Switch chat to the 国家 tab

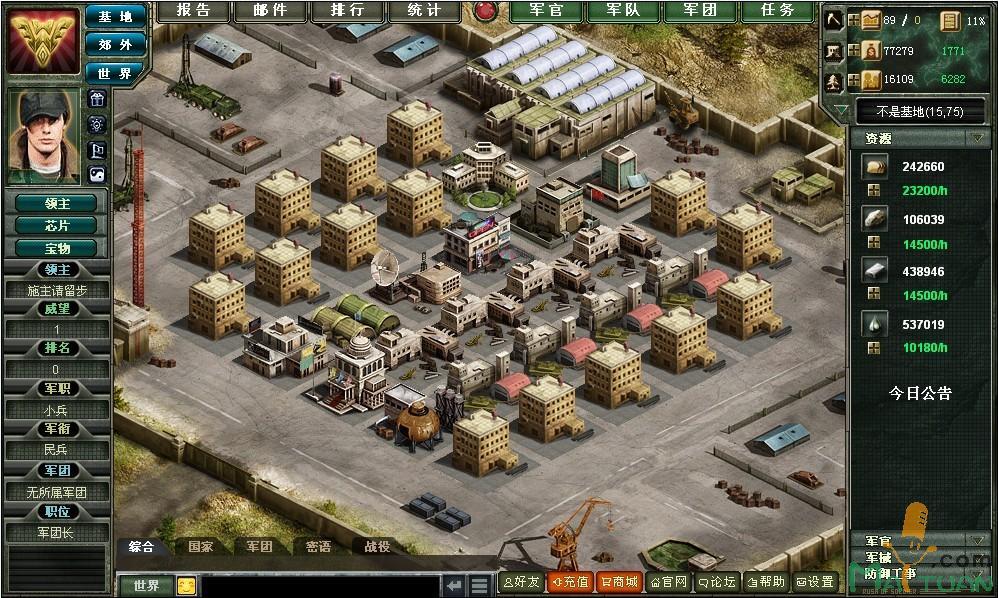[200, 547]
